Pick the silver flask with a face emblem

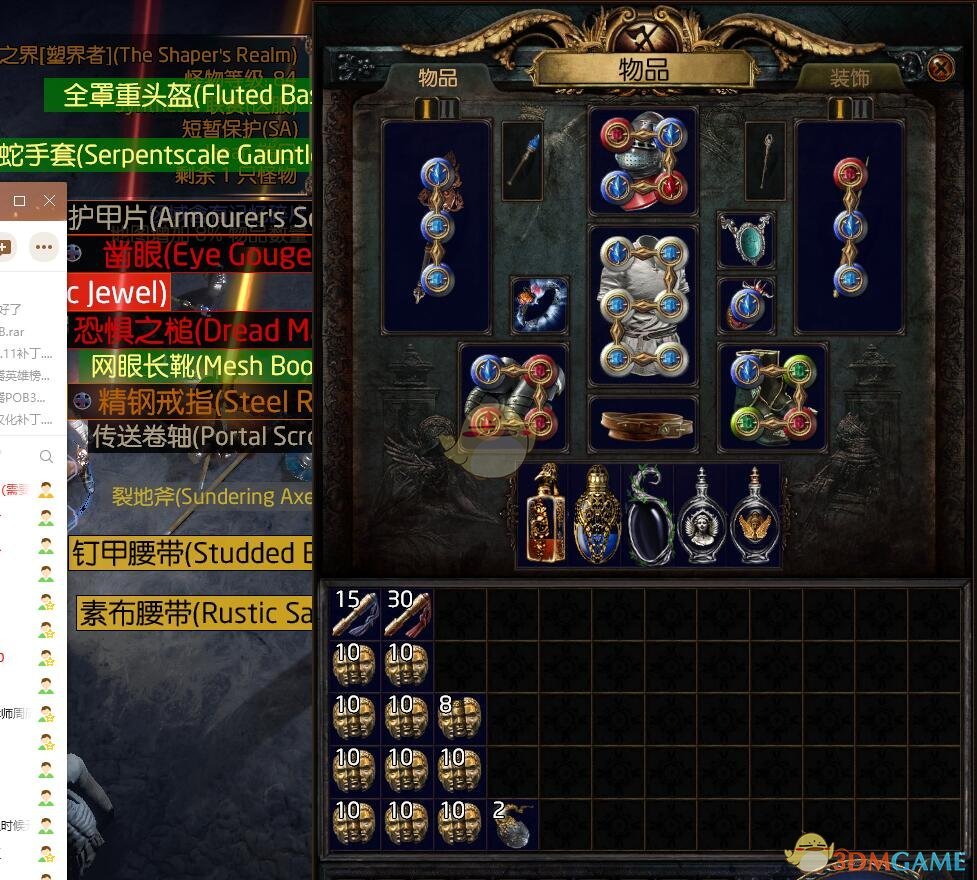(x=702, y=515)
